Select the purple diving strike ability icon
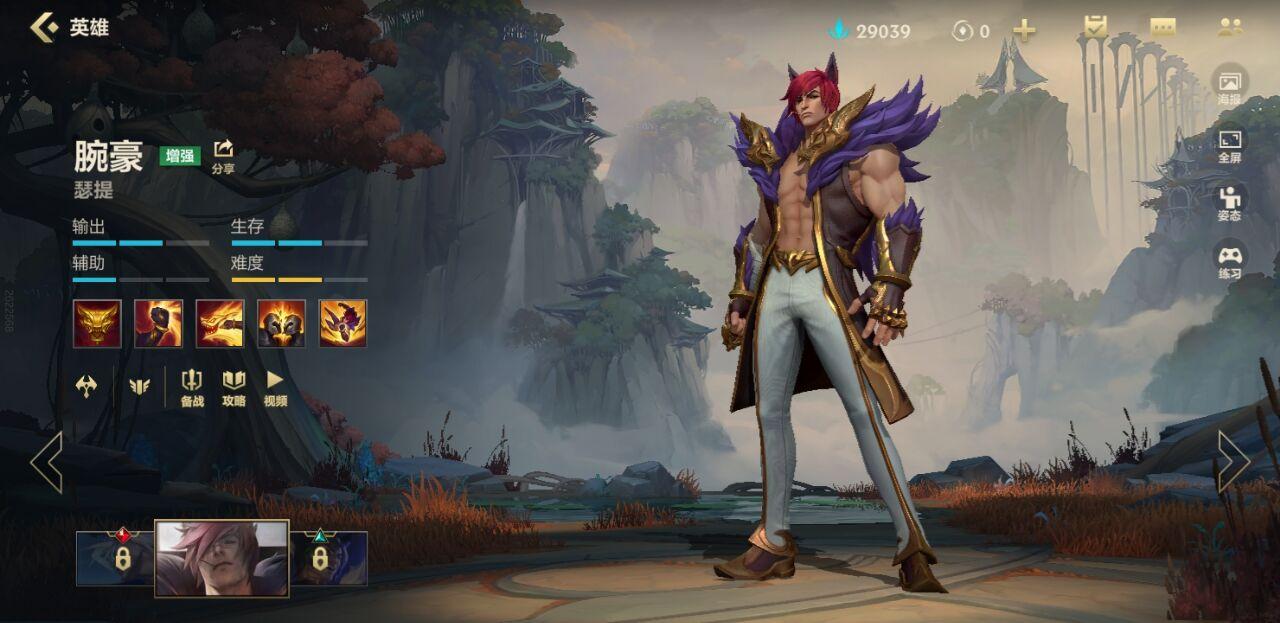Image resolution: width=1280 pixels, height=623 pixels. [343, 323]
